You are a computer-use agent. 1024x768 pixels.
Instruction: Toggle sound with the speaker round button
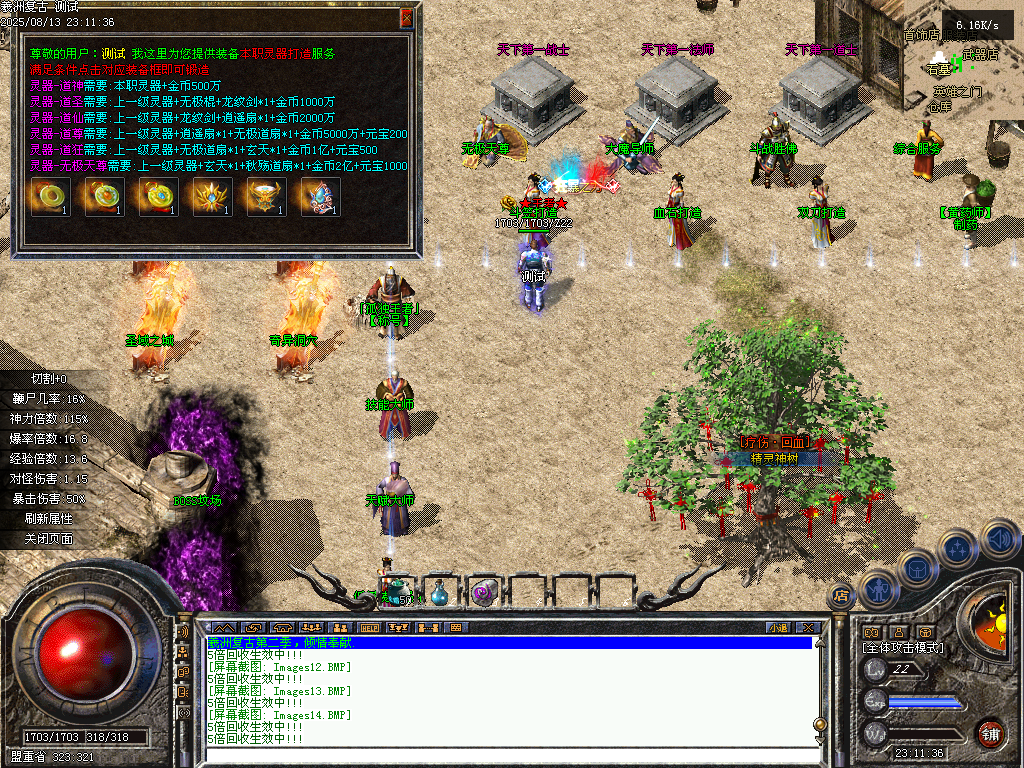click(x=999, y=541)
